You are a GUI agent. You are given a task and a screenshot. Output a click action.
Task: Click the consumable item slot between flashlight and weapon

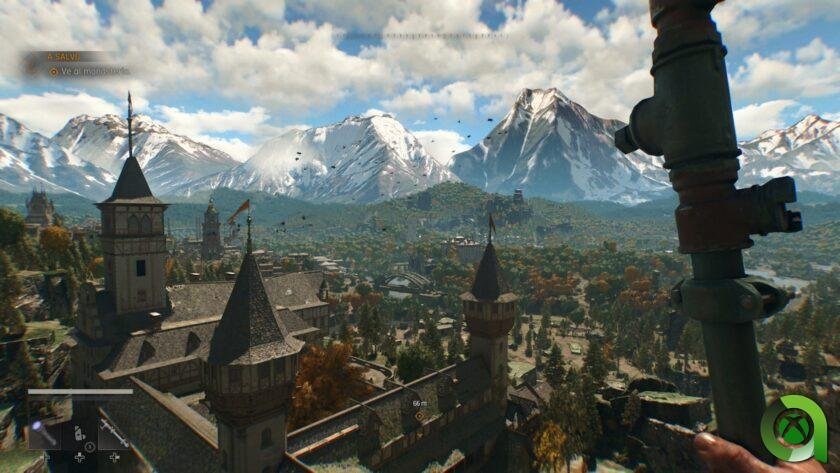pyautogui.click(x=79, y=434)
